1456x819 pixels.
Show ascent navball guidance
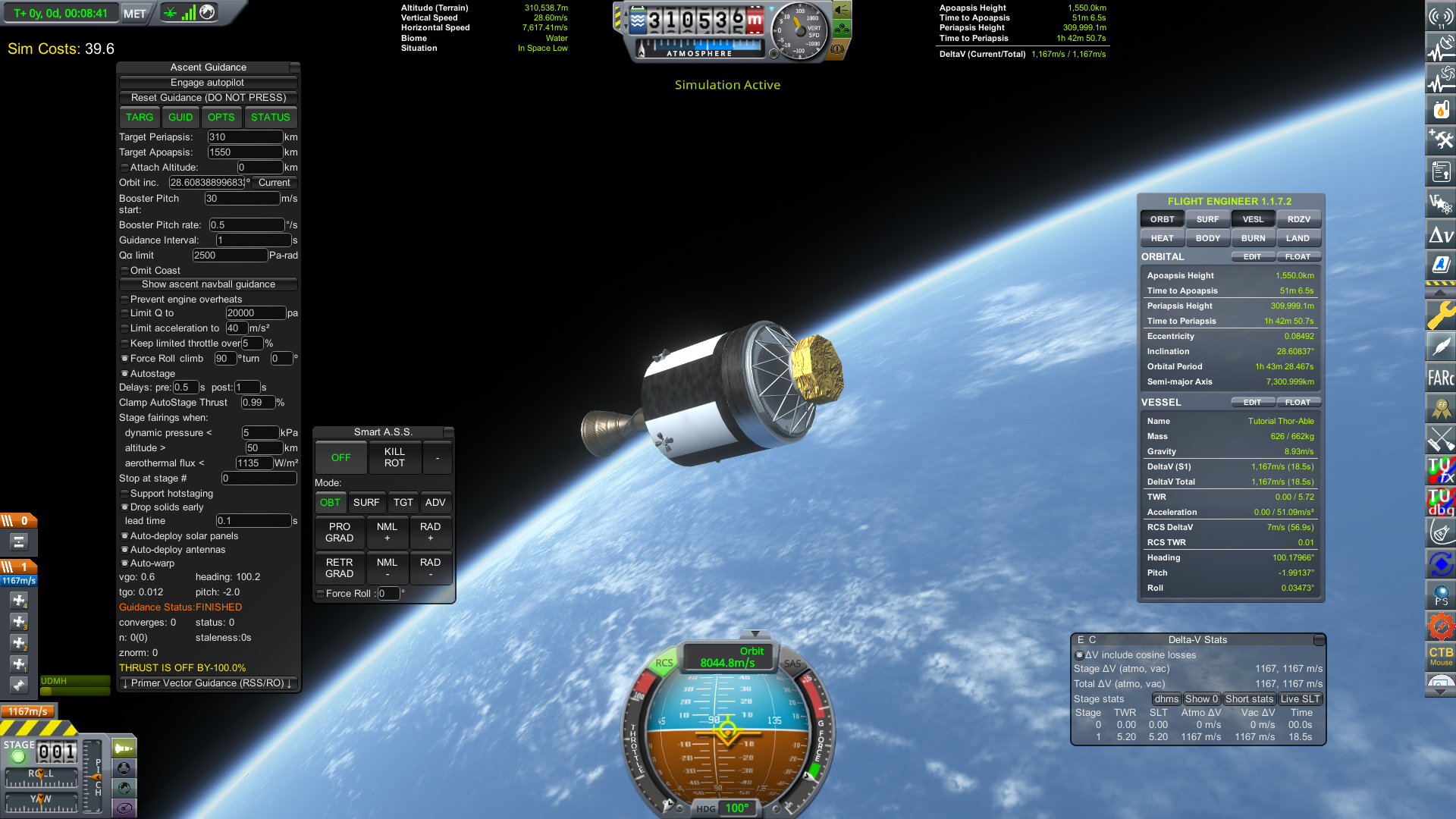[x=208, y=284]
